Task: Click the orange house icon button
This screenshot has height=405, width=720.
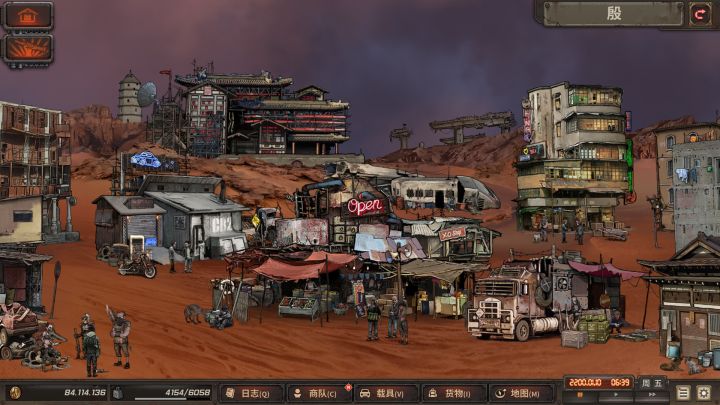Action: (x=27, y=16)
